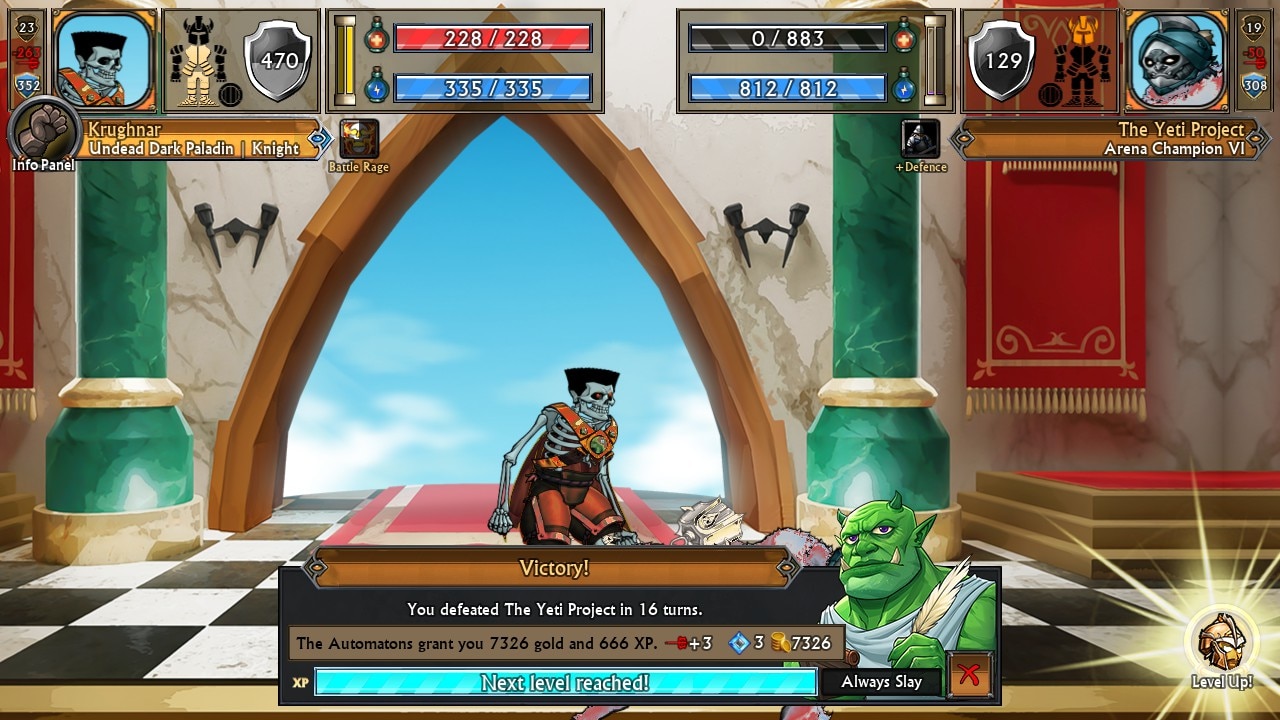This screenshot has width=1280, height=720.
Task: Open the Level Up helmet icon
Action: click(1221, 642)
